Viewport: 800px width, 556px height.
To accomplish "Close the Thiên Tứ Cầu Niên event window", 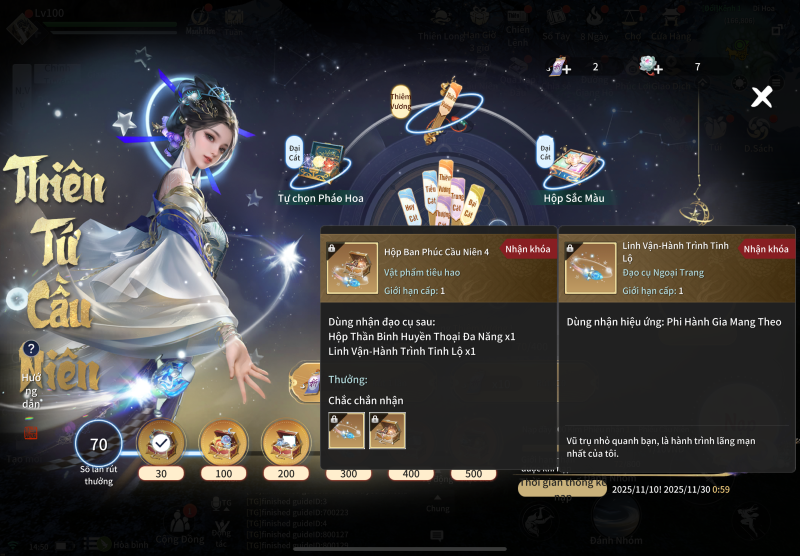I will coord(762,96).
